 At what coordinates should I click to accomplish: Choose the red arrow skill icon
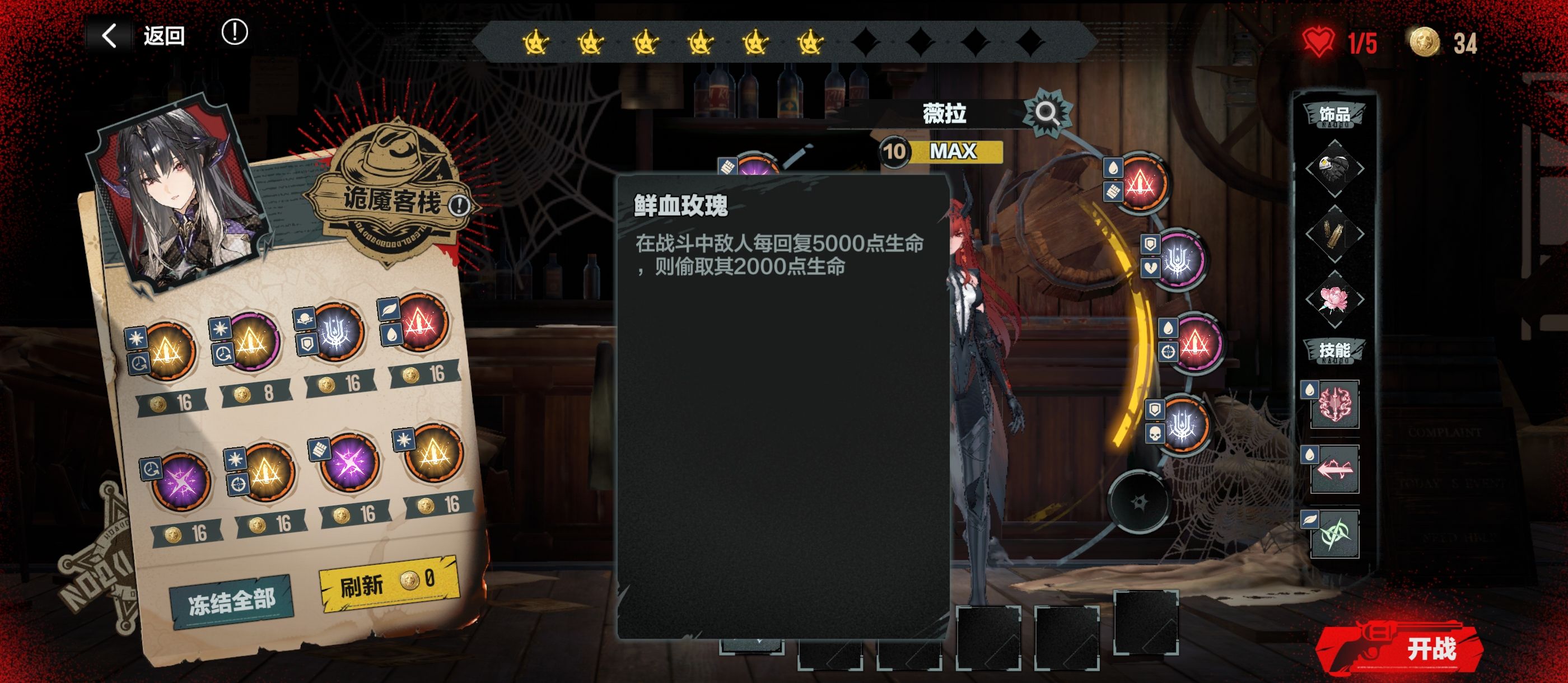pos(1334,469)
